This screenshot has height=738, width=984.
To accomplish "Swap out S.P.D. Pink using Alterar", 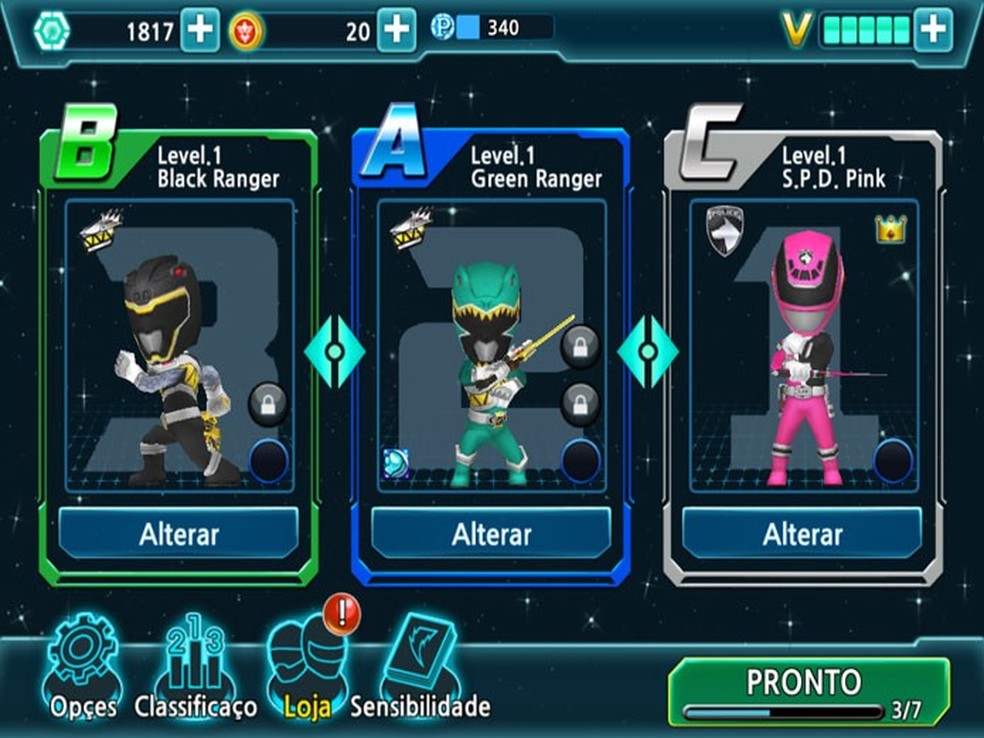I will pyautogui.click(x=802, y=534).
